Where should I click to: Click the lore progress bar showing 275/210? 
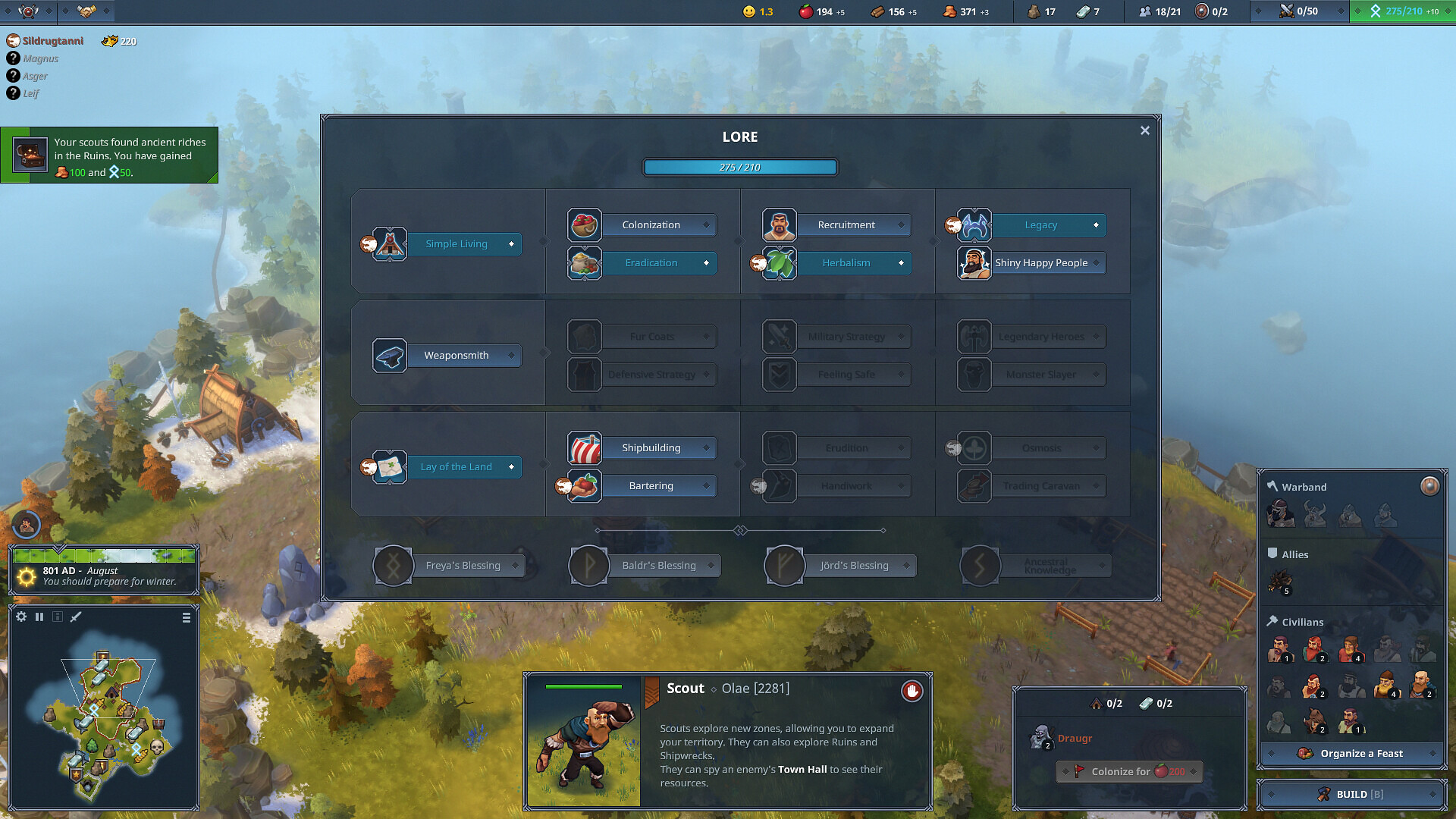point(739,166)
